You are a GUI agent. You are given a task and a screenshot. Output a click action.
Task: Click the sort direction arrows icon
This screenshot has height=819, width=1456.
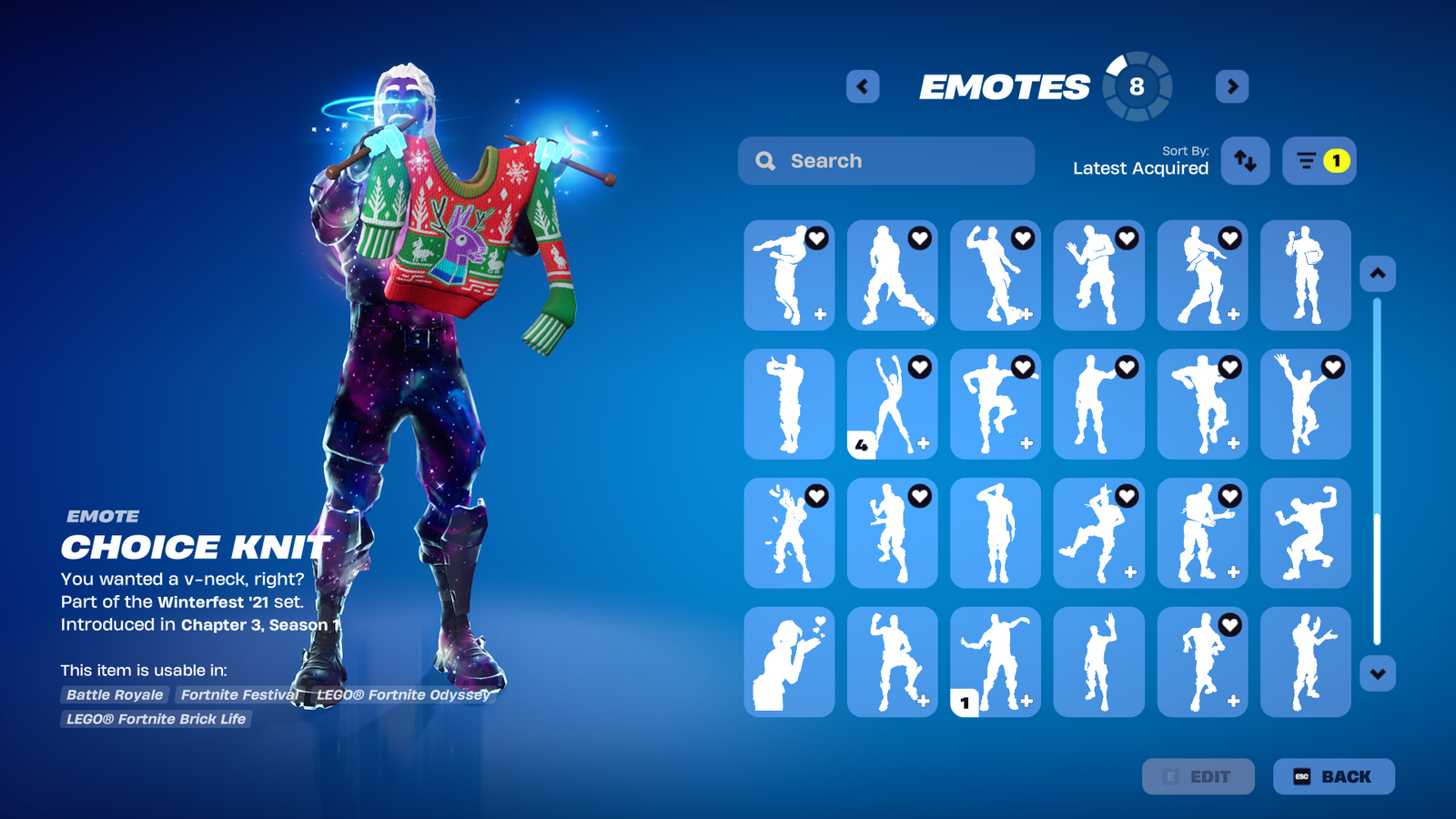pos(1245,160)
